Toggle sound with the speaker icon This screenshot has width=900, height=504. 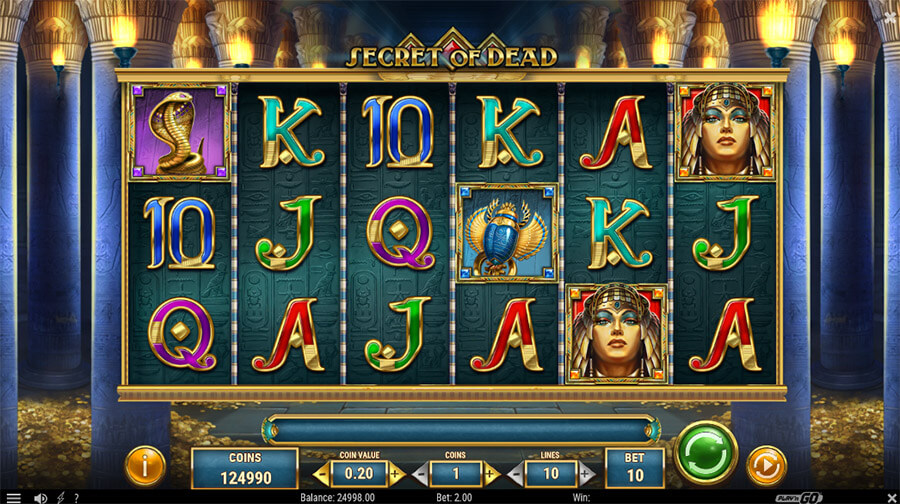41,497
